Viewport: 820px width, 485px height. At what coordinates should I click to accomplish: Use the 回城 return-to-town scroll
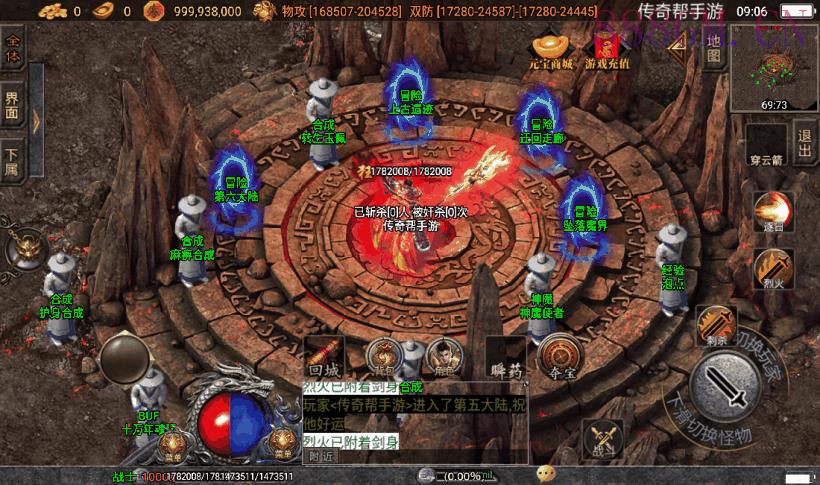(325, 358)
